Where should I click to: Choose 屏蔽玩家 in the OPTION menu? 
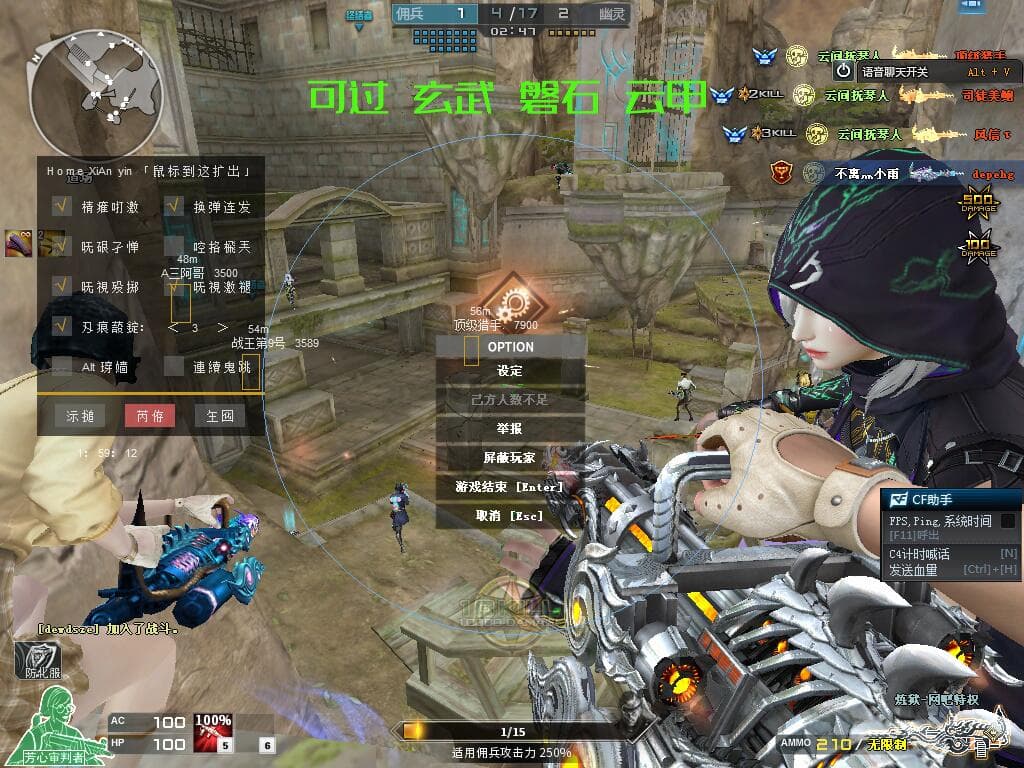(x=510, y=457)
